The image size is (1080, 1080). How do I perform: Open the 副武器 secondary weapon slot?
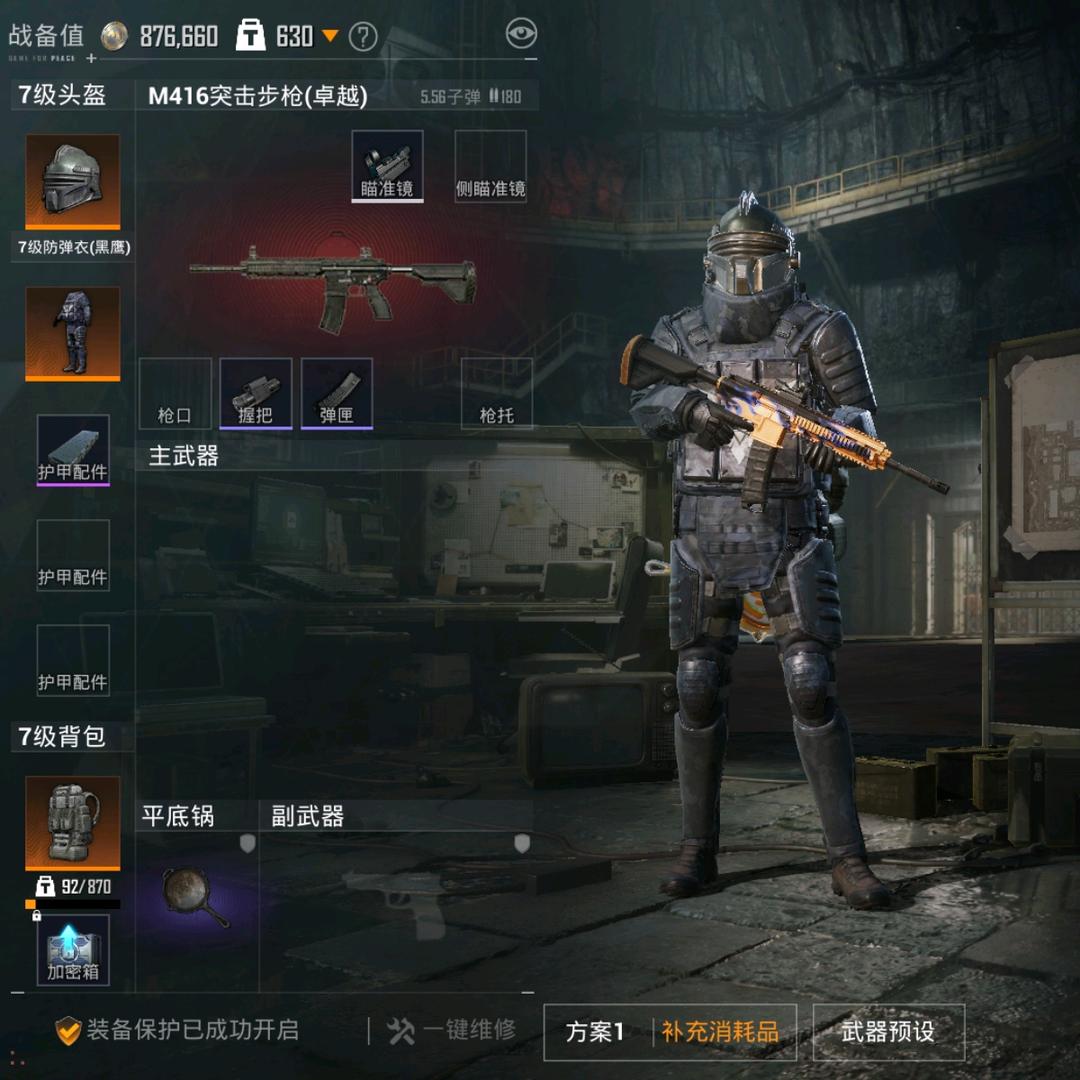tap(395, 896)
